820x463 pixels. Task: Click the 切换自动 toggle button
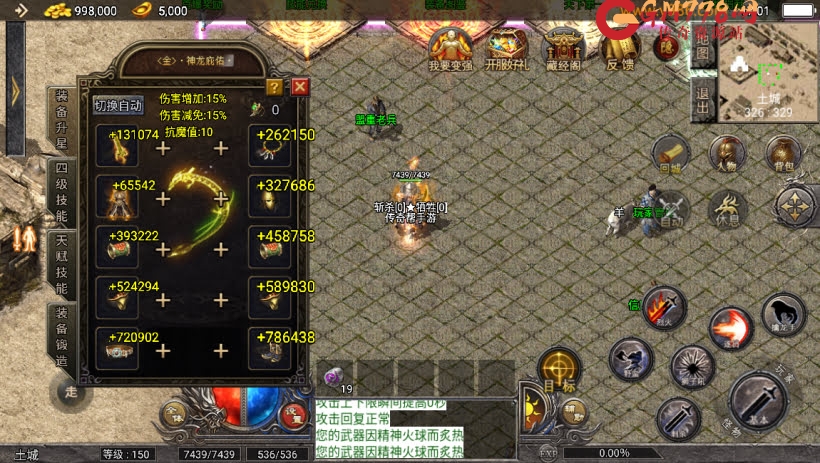118,105
